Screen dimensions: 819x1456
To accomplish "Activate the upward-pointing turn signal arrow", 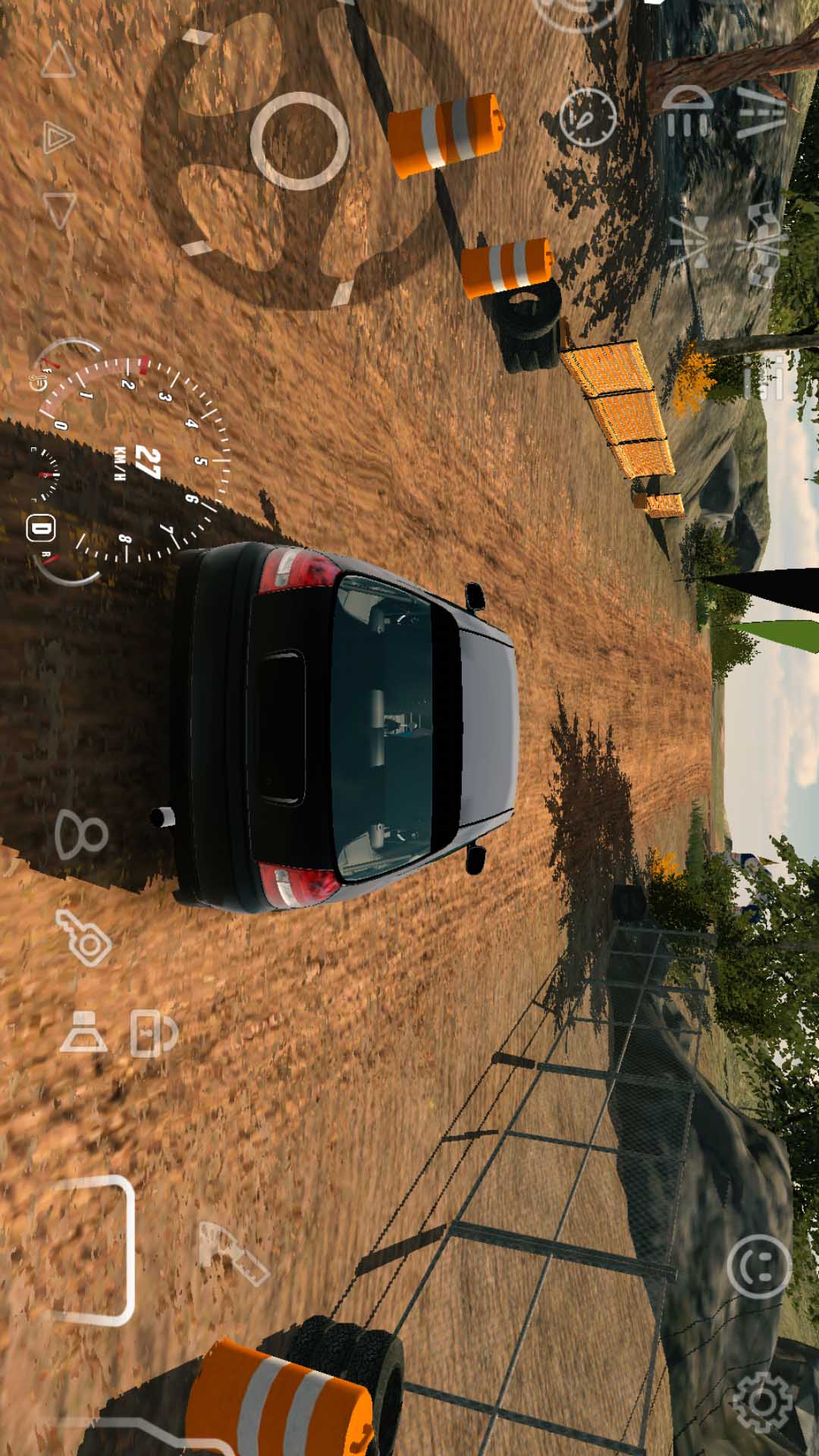I will pyautogui.click(x=58, y=61).
